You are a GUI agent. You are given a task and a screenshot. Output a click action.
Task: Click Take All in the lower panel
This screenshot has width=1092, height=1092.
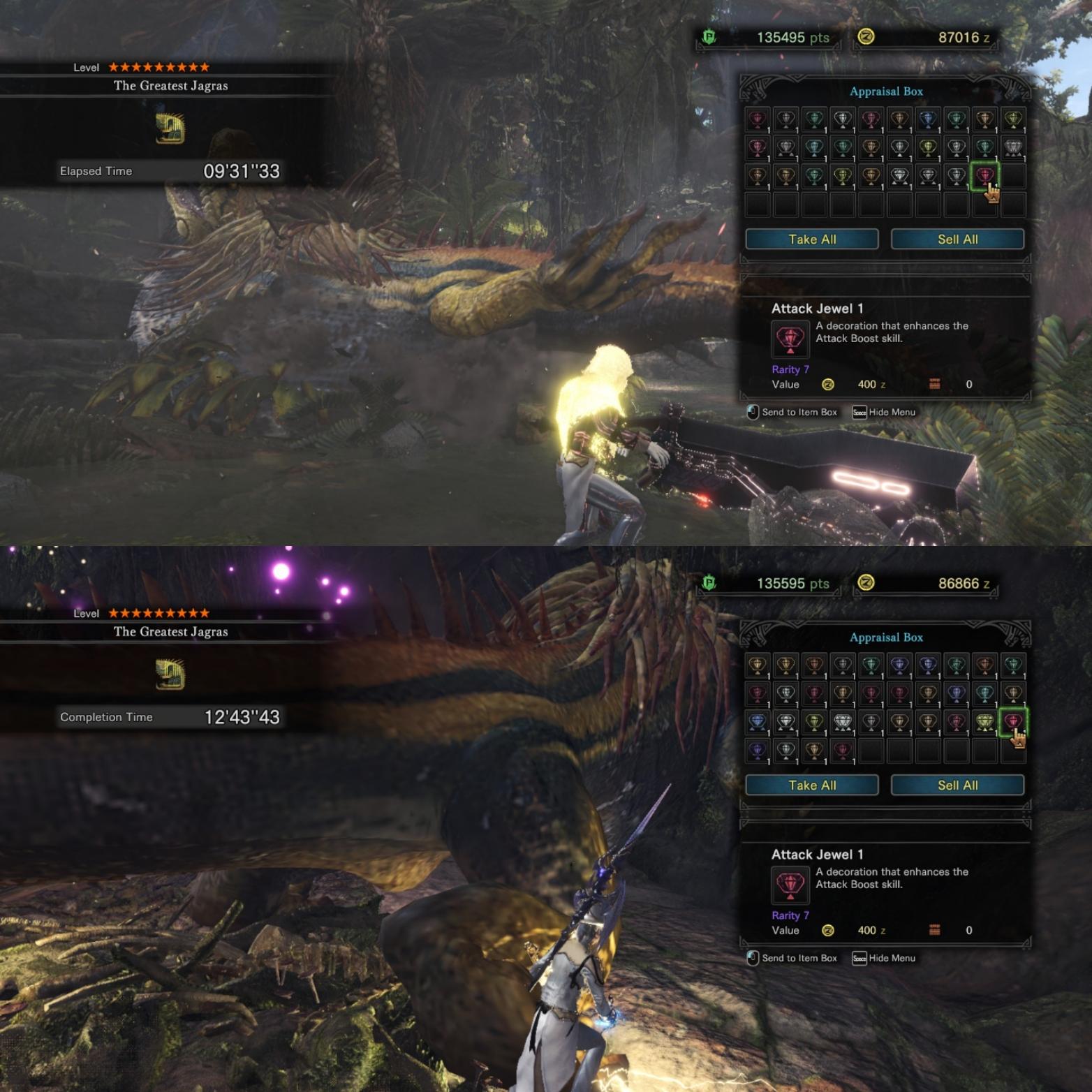(812, 785)
